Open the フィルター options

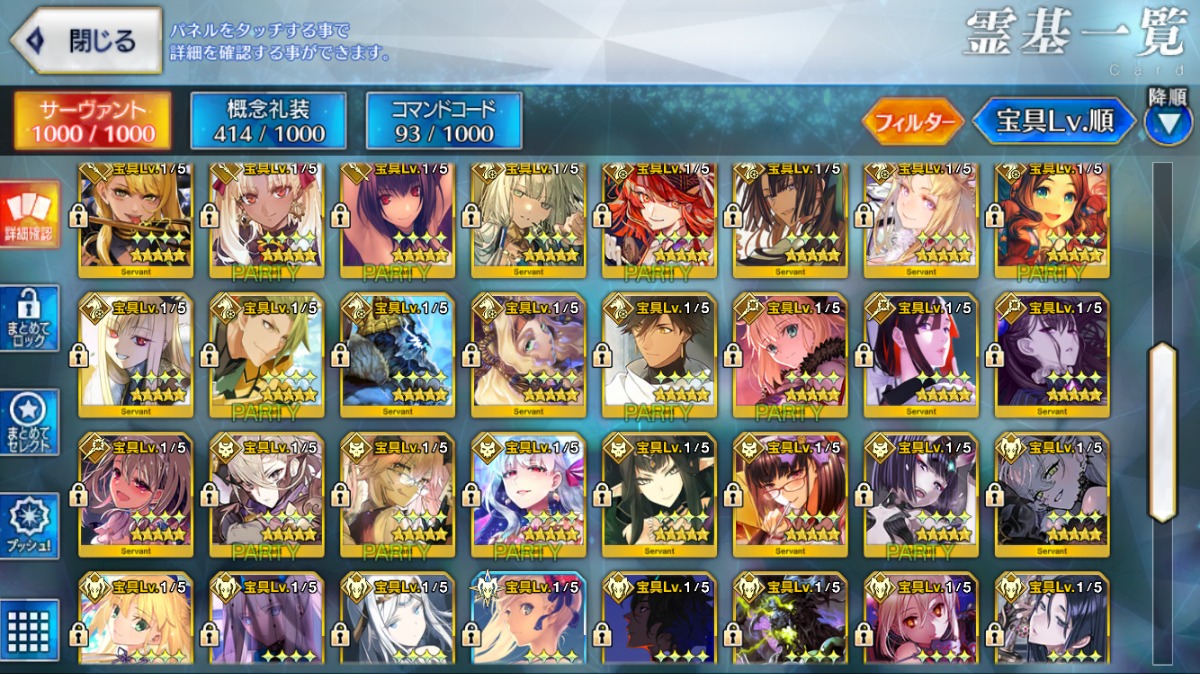coord(912,122)
